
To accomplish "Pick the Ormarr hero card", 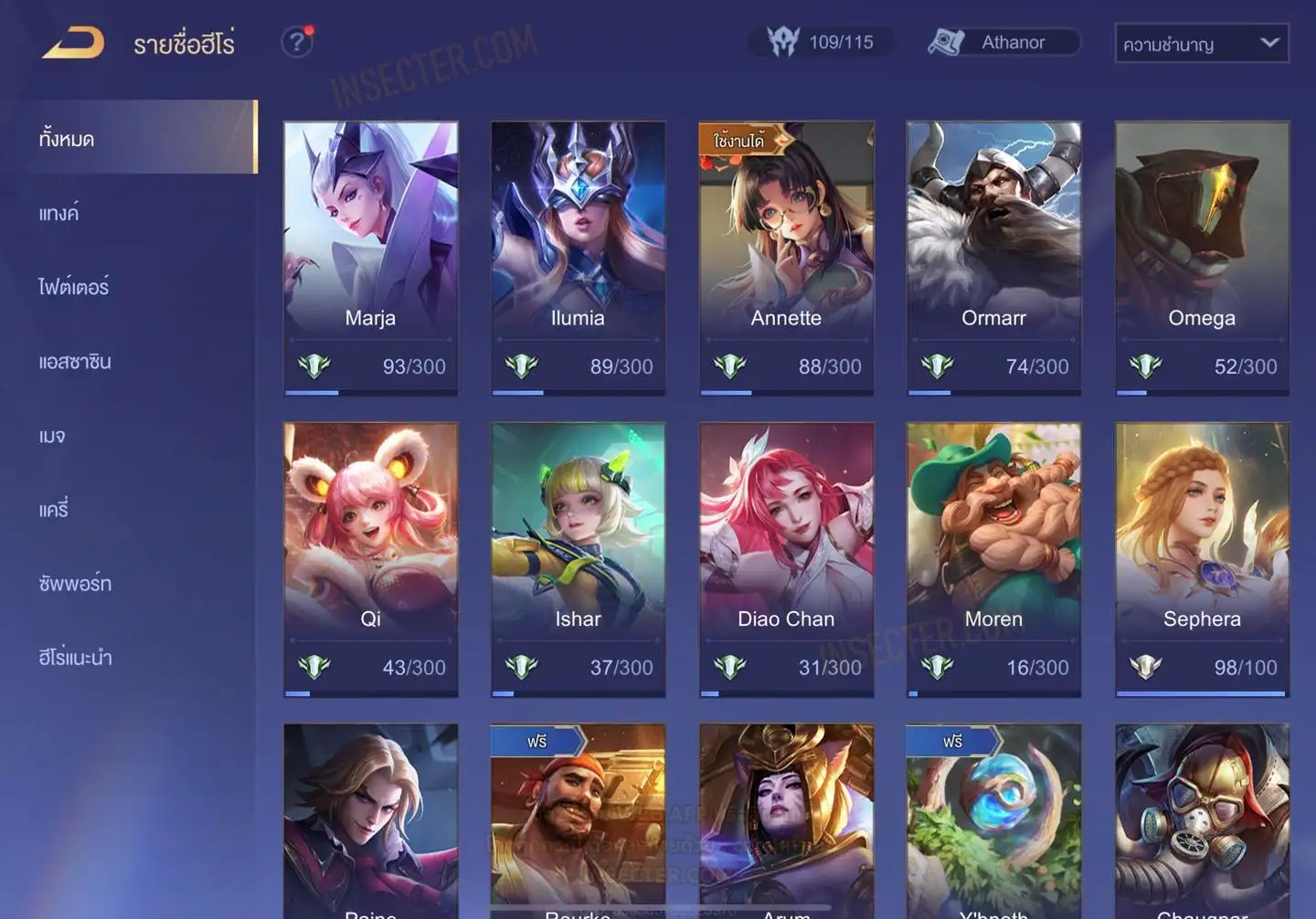I will pos(993,258).
